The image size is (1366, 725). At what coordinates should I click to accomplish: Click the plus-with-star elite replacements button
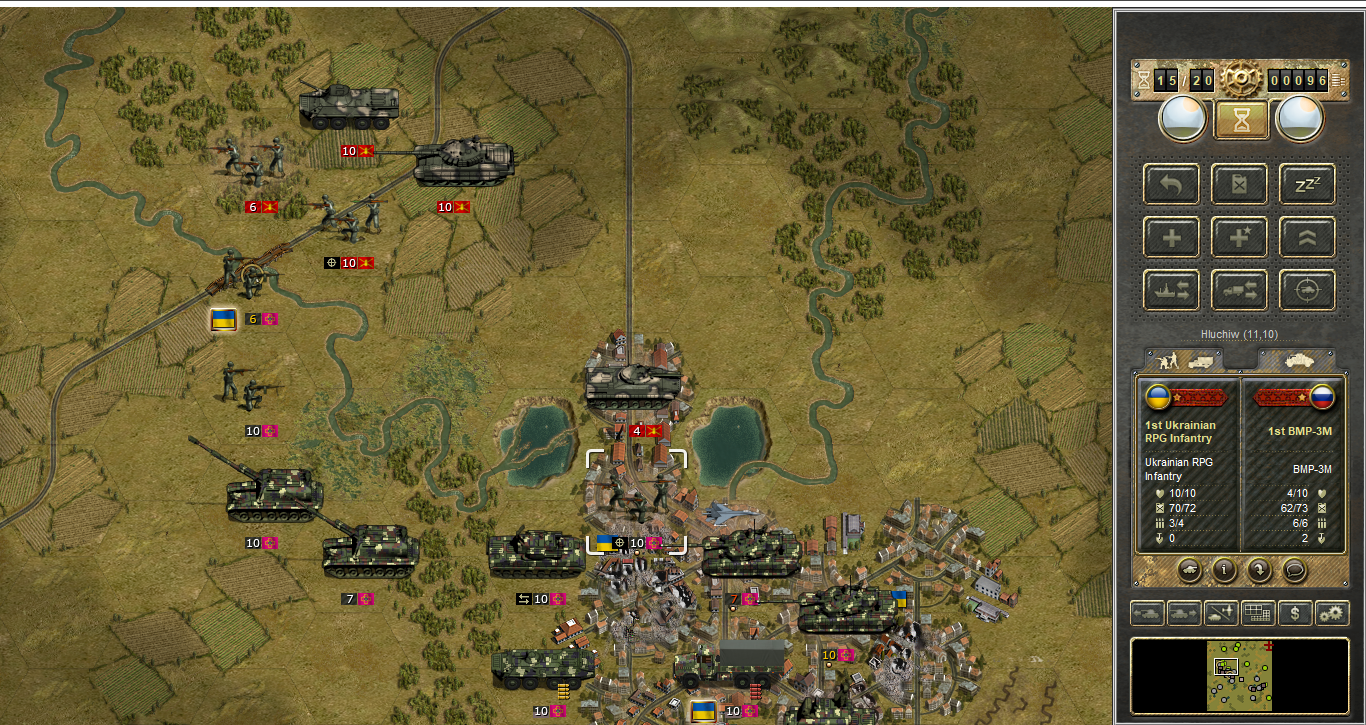click(1239, 237)
